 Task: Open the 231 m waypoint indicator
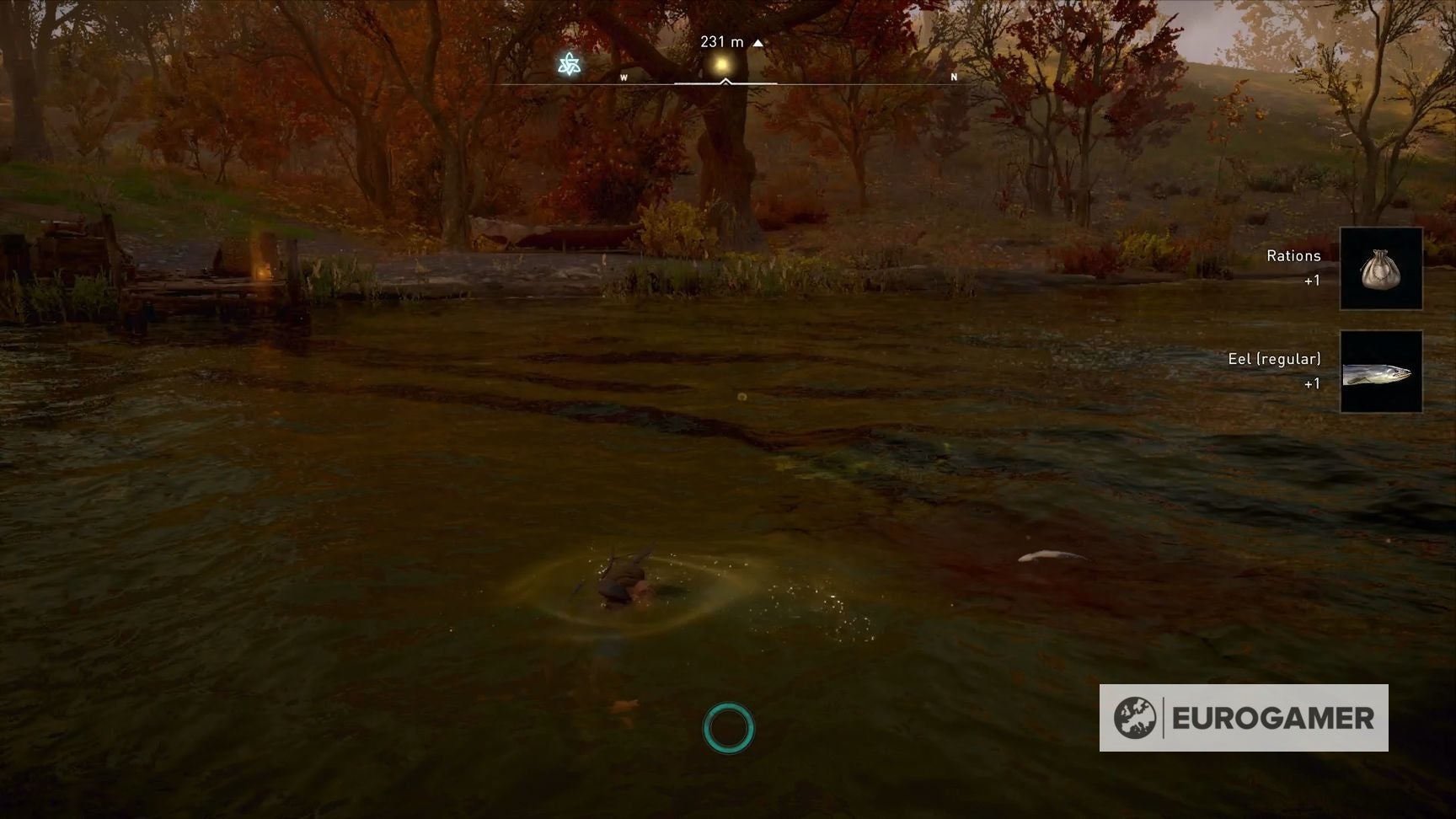(721, 40)
